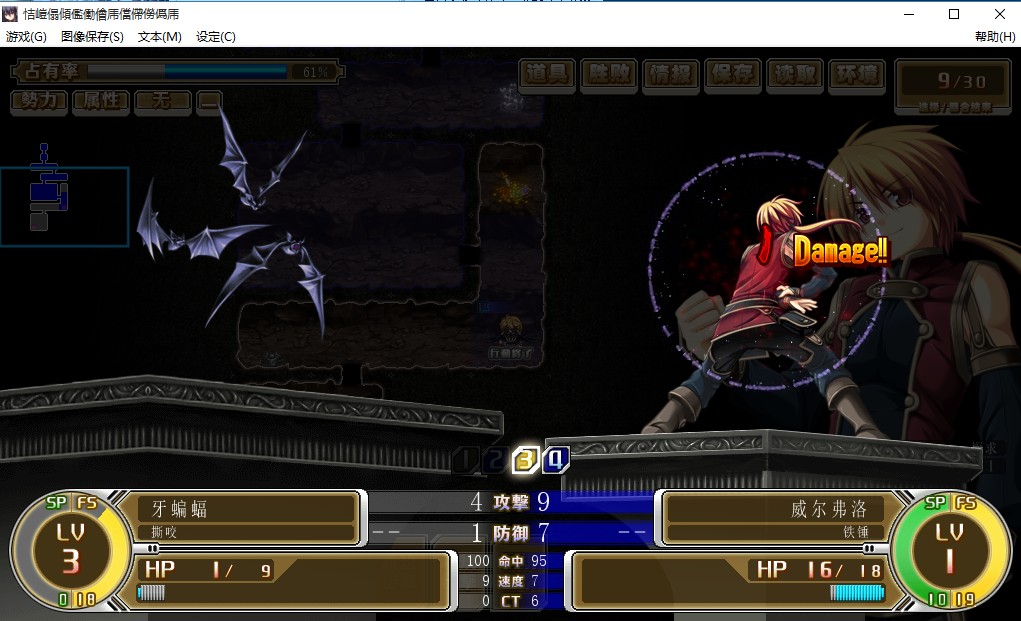
Task: Open the 图像保存(S) menu
Action: [93, 37]
